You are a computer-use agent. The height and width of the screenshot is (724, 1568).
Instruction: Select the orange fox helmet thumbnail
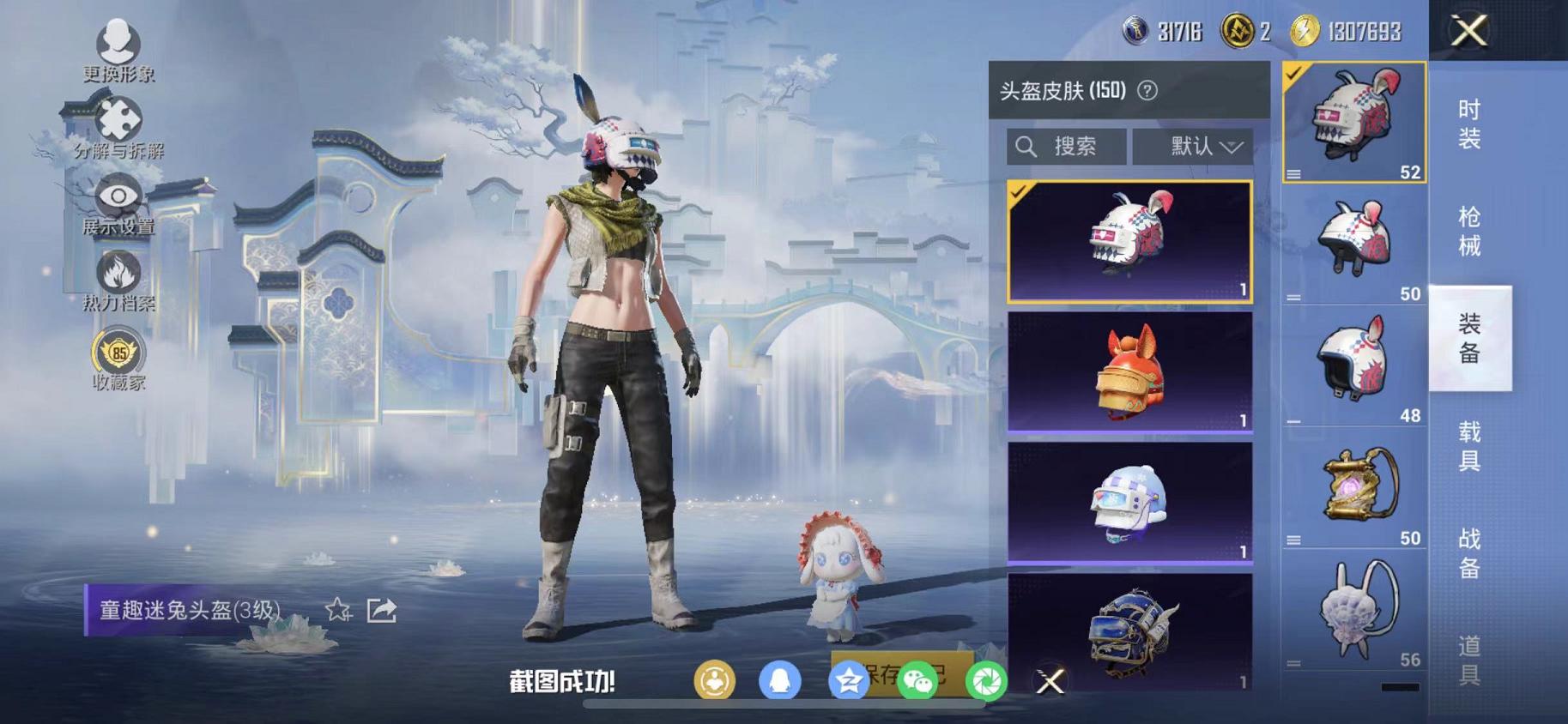point(1127,375)
